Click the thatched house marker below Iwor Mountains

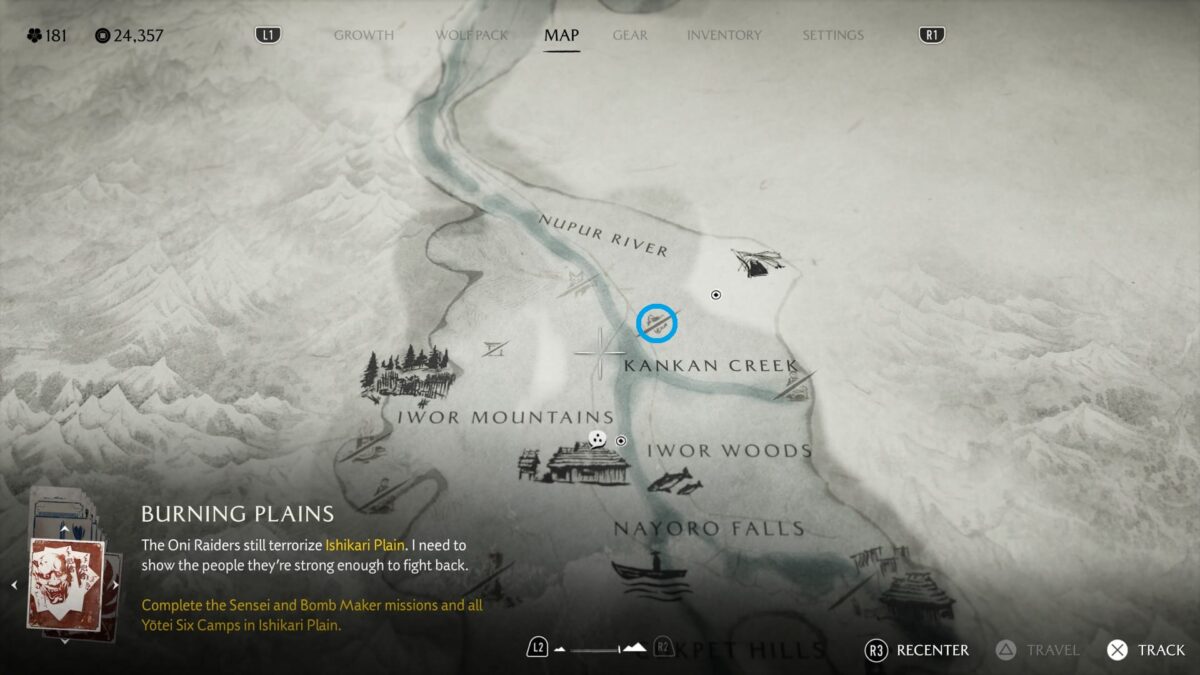click(x=586, y=464)
